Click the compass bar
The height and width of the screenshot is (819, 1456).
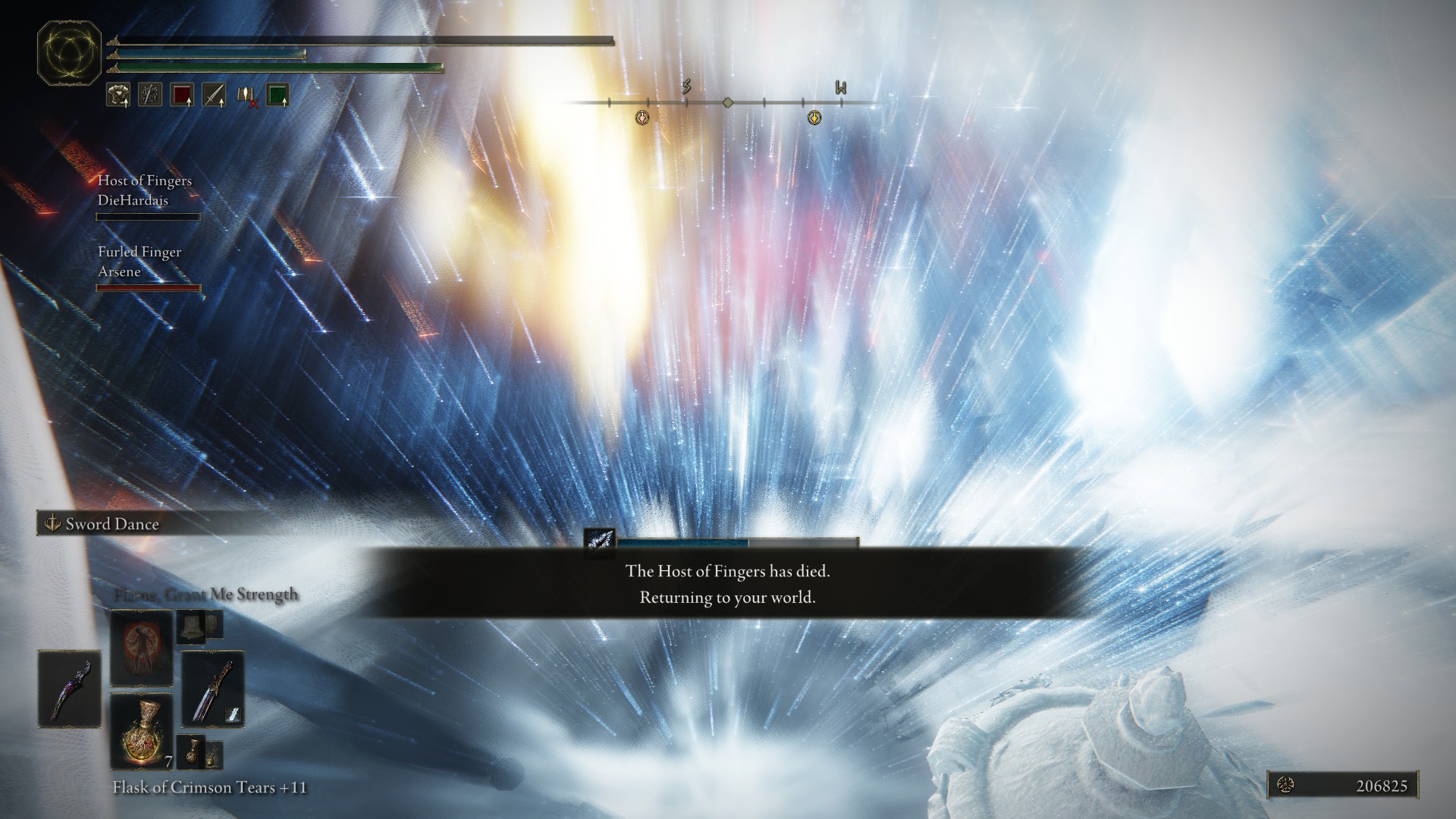(x=726, y=102)
